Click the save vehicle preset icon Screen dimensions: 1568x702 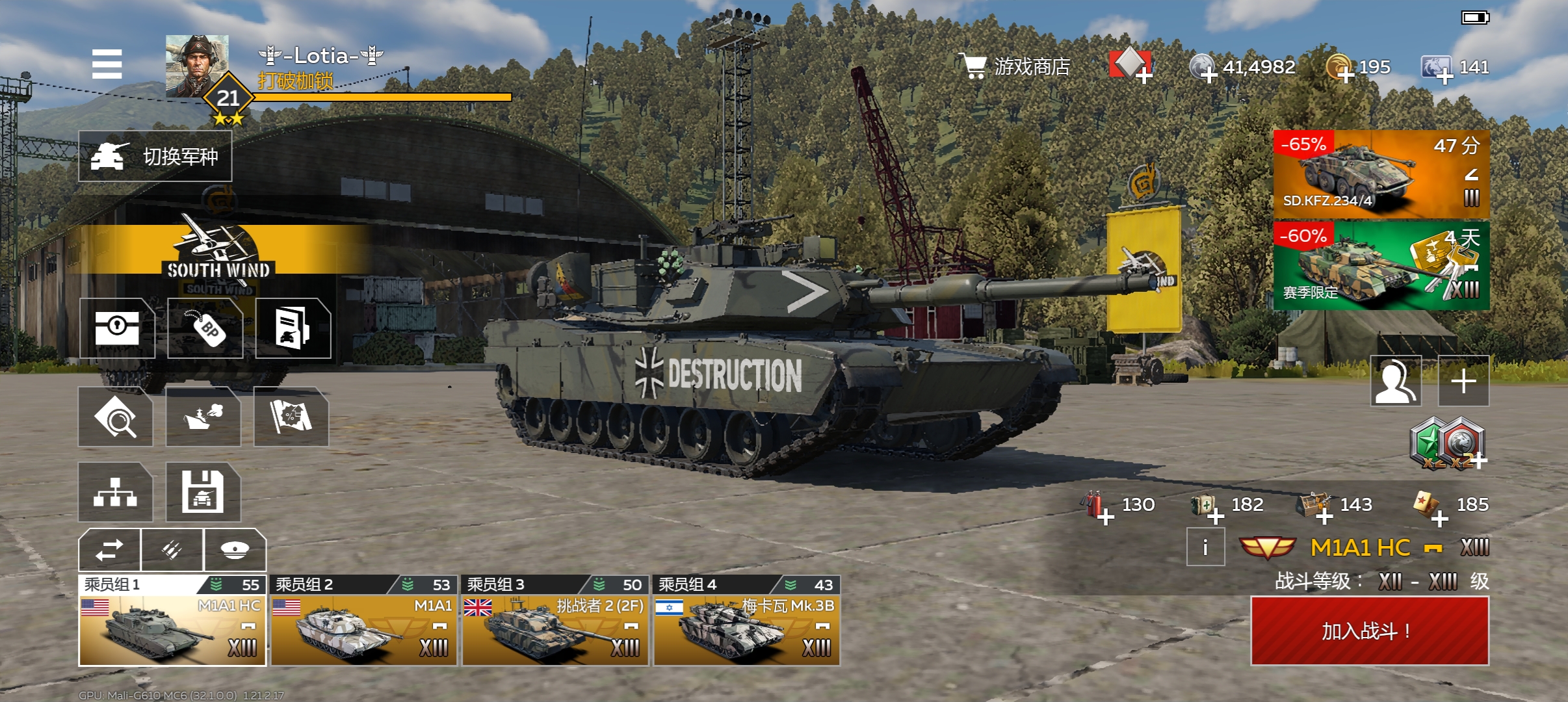203,492
